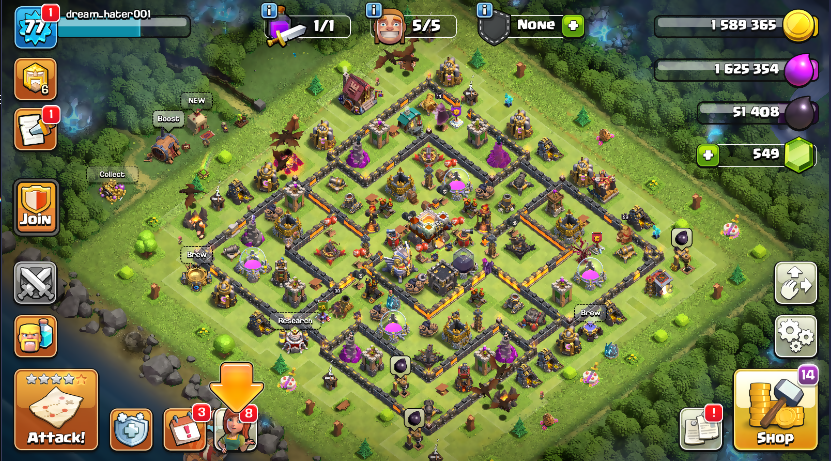Open the paper notes icon beside Shop
Image resolution: width=831 pixels, height=461 pixels.
[700, 429]
